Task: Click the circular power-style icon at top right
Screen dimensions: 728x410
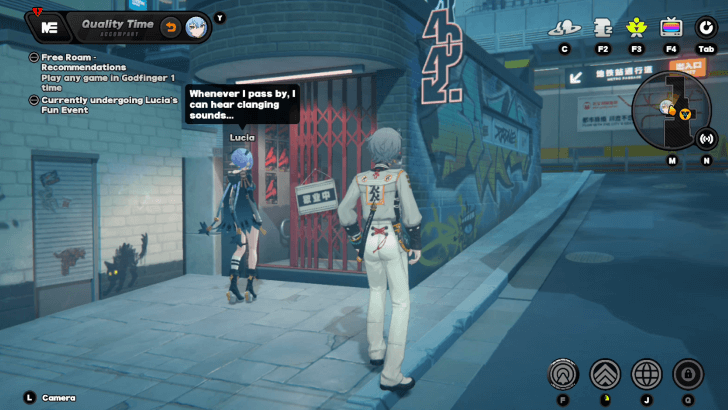Action: (706, 27)
